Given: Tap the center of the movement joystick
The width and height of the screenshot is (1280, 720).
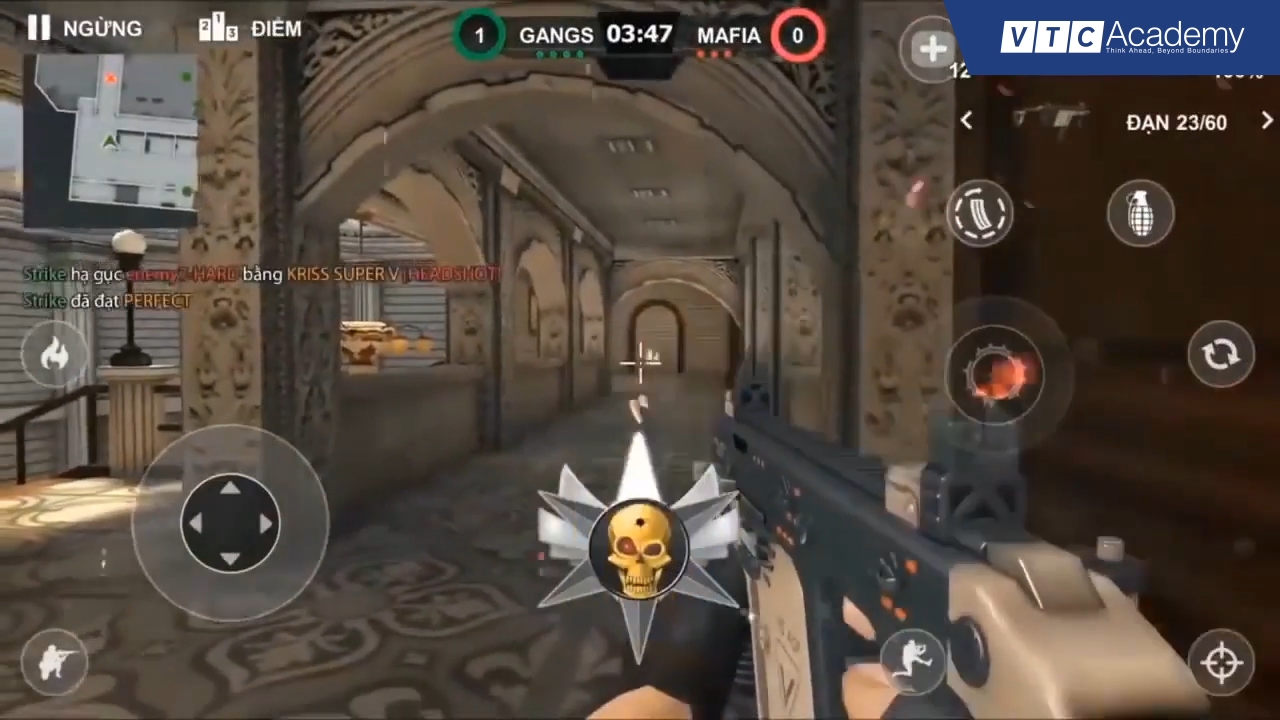Looking at the screenshot, I should coord(230,523).
